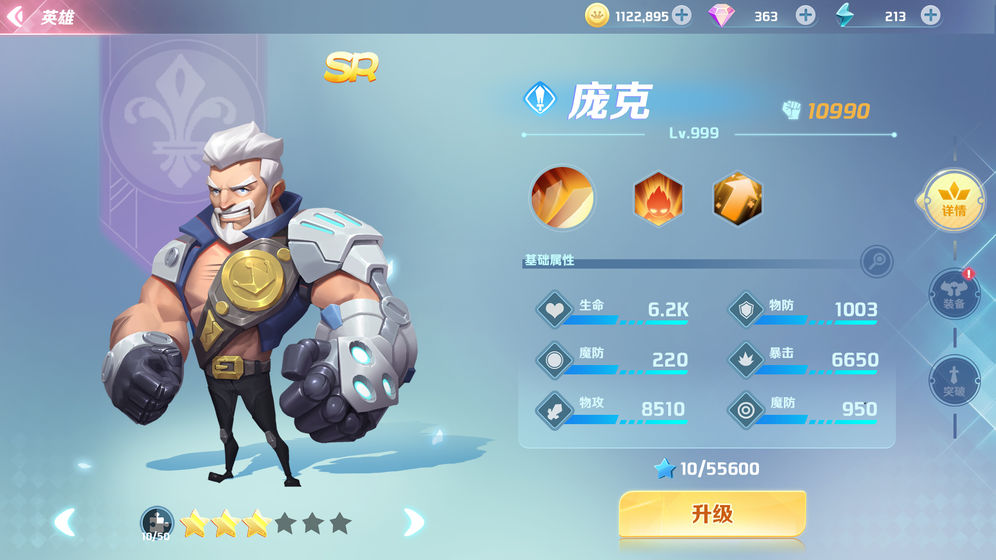This screenshot has width=996, height=560.
Task: Open the magnifier for detailed attributes
Action: [x=876, y=261]
